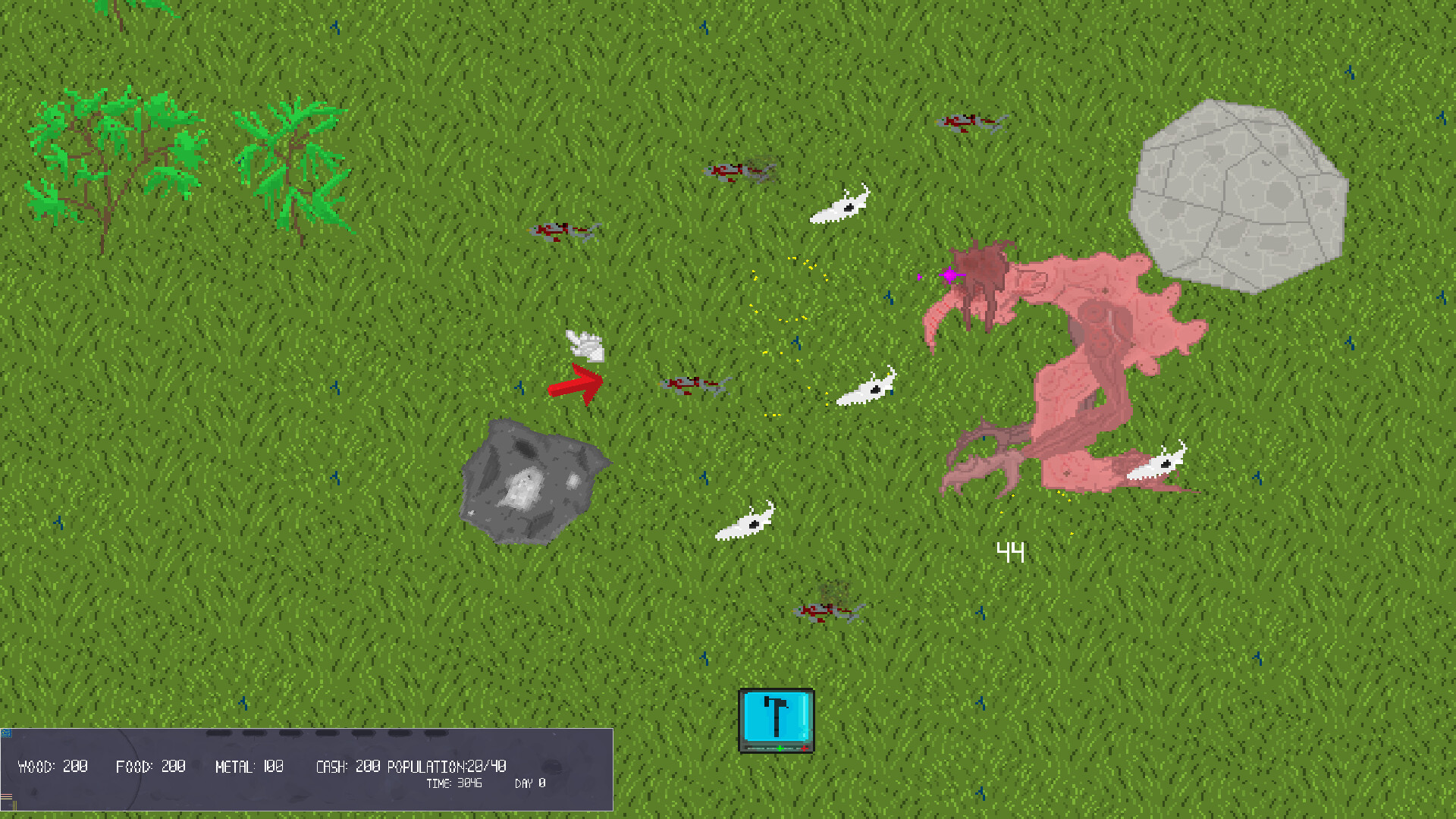Select the FOOD: 200 counter
1456x819 pixels.
pyautogui.click(x=151, y=766)
